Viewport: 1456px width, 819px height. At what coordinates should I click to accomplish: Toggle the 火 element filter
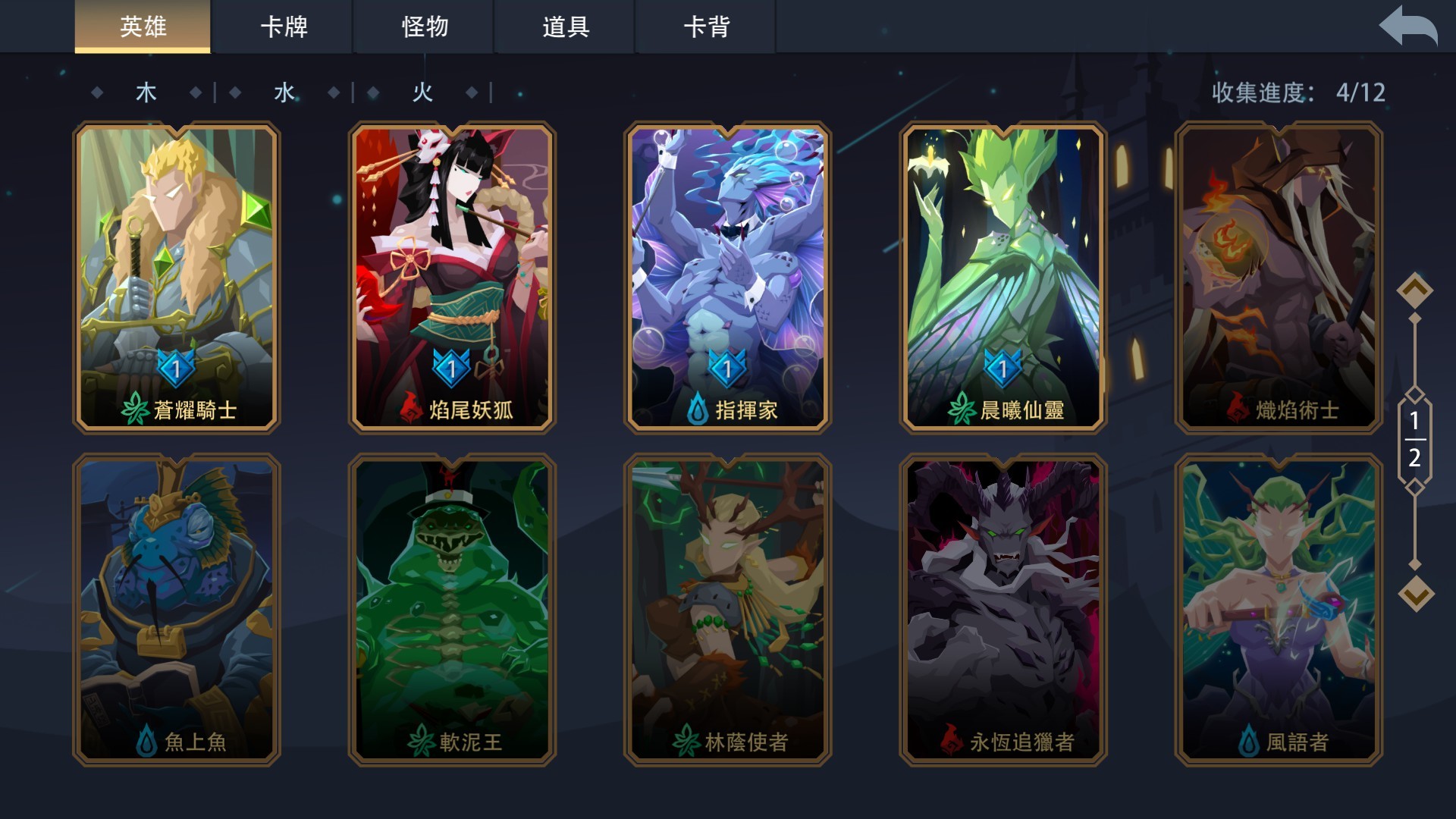coord(422,93)
